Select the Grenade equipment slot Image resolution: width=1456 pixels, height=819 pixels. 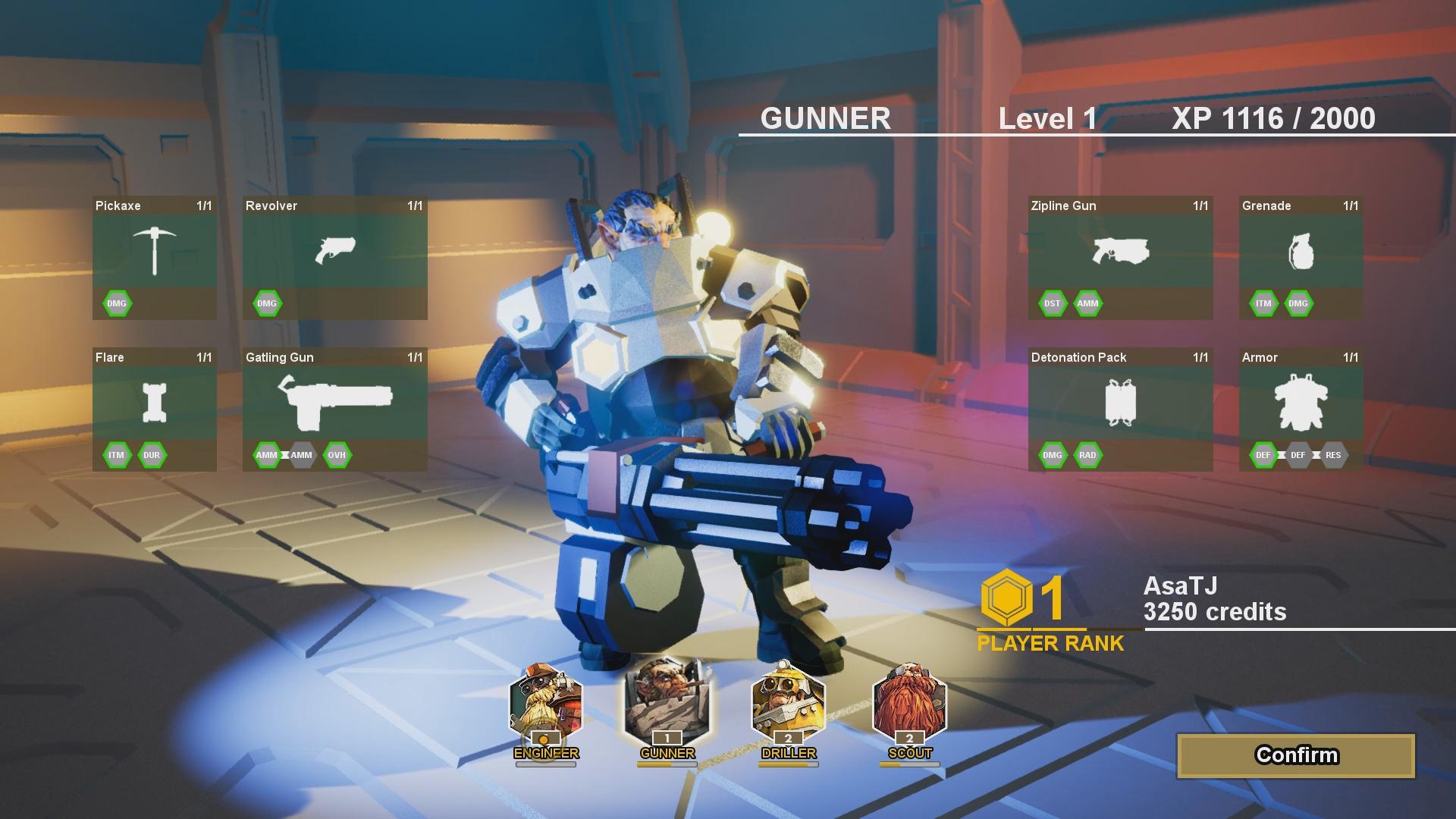coord(1301,251)
